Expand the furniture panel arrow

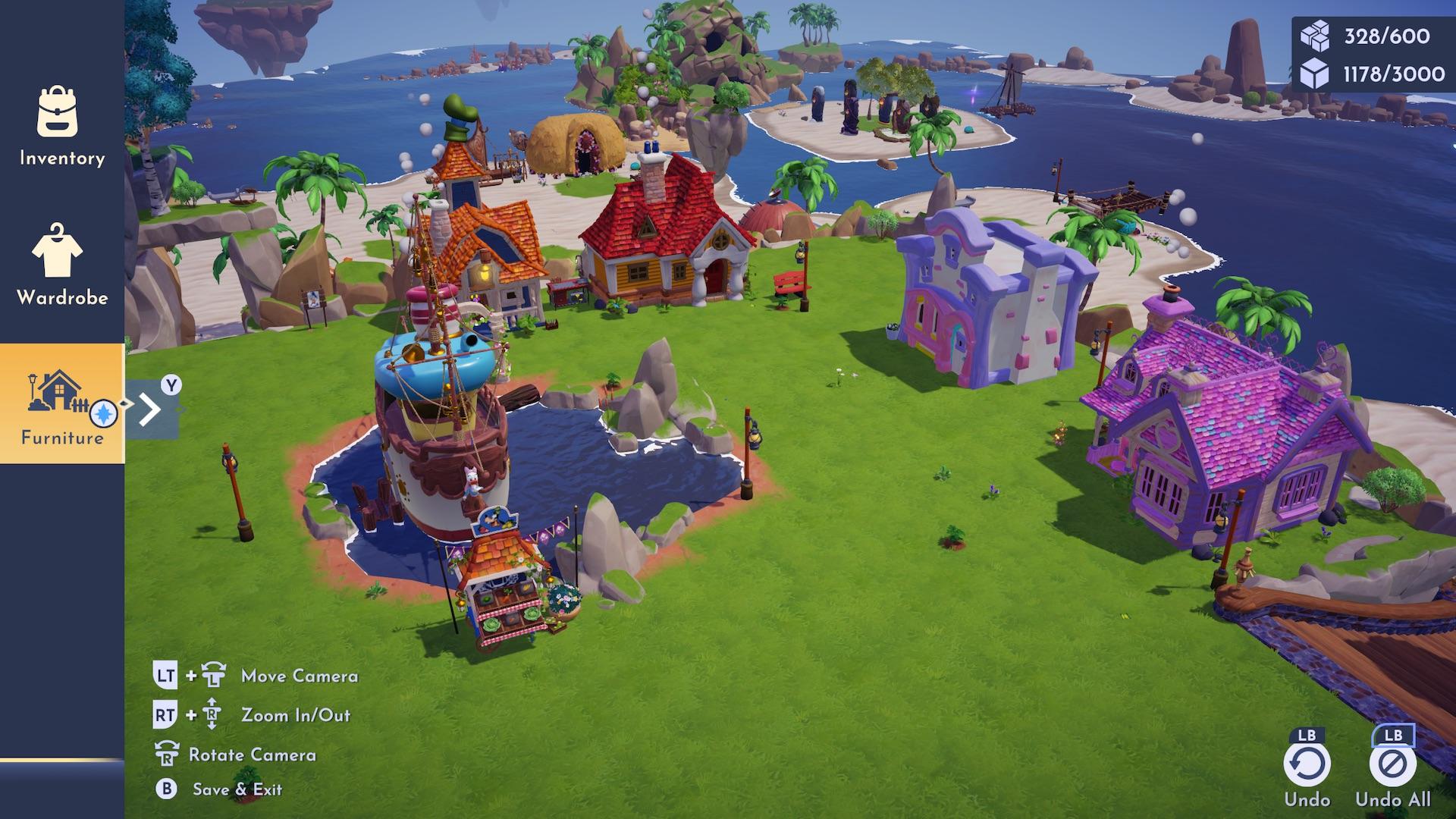[152, 409]
